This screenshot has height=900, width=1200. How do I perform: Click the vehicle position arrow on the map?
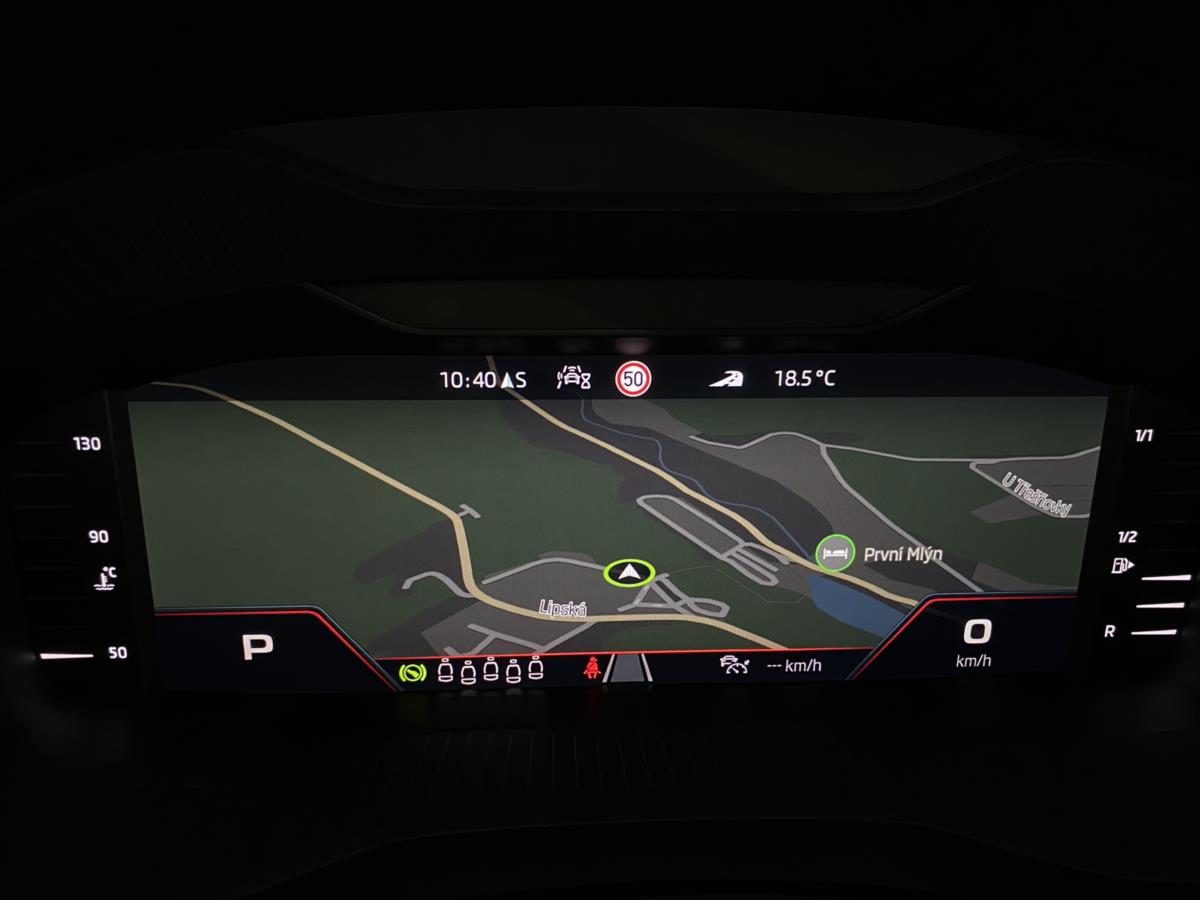pos(628,573)
